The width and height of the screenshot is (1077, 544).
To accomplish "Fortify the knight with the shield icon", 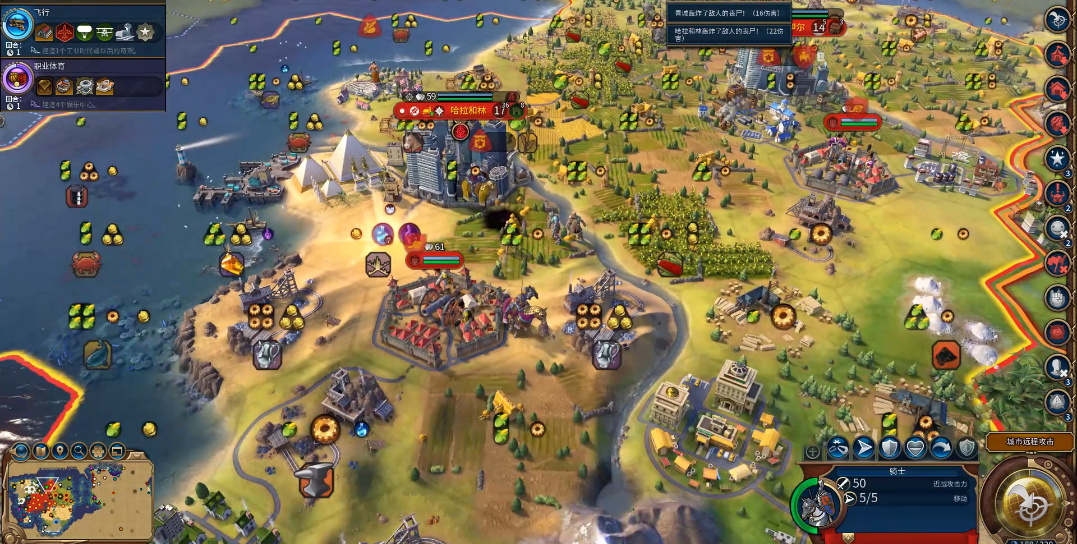I will tap(889, 448).
